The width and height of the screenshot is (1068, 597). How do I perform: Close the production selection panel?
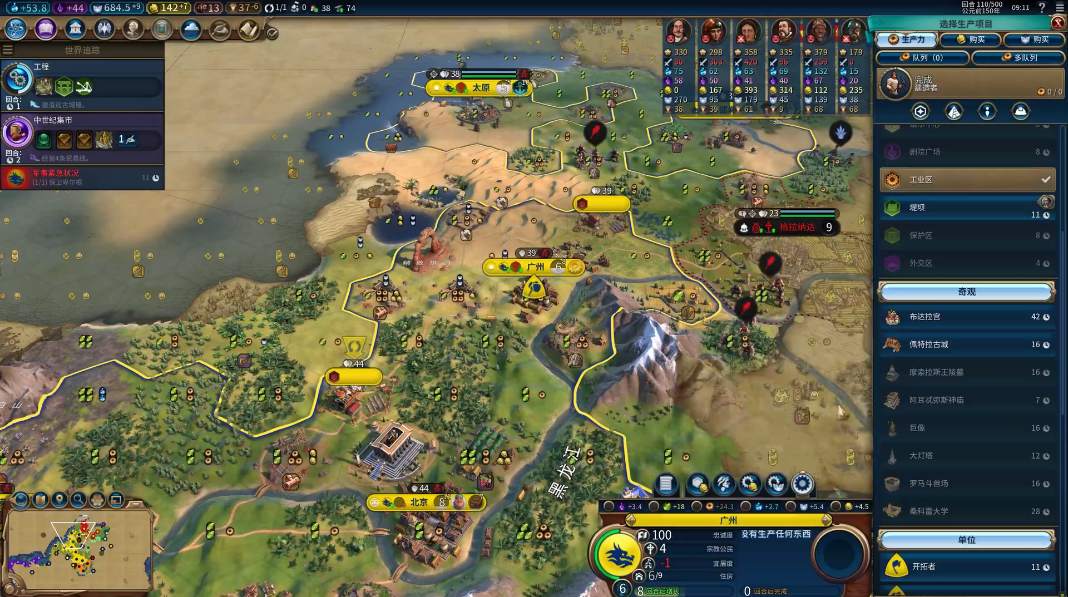(1057, 24)
